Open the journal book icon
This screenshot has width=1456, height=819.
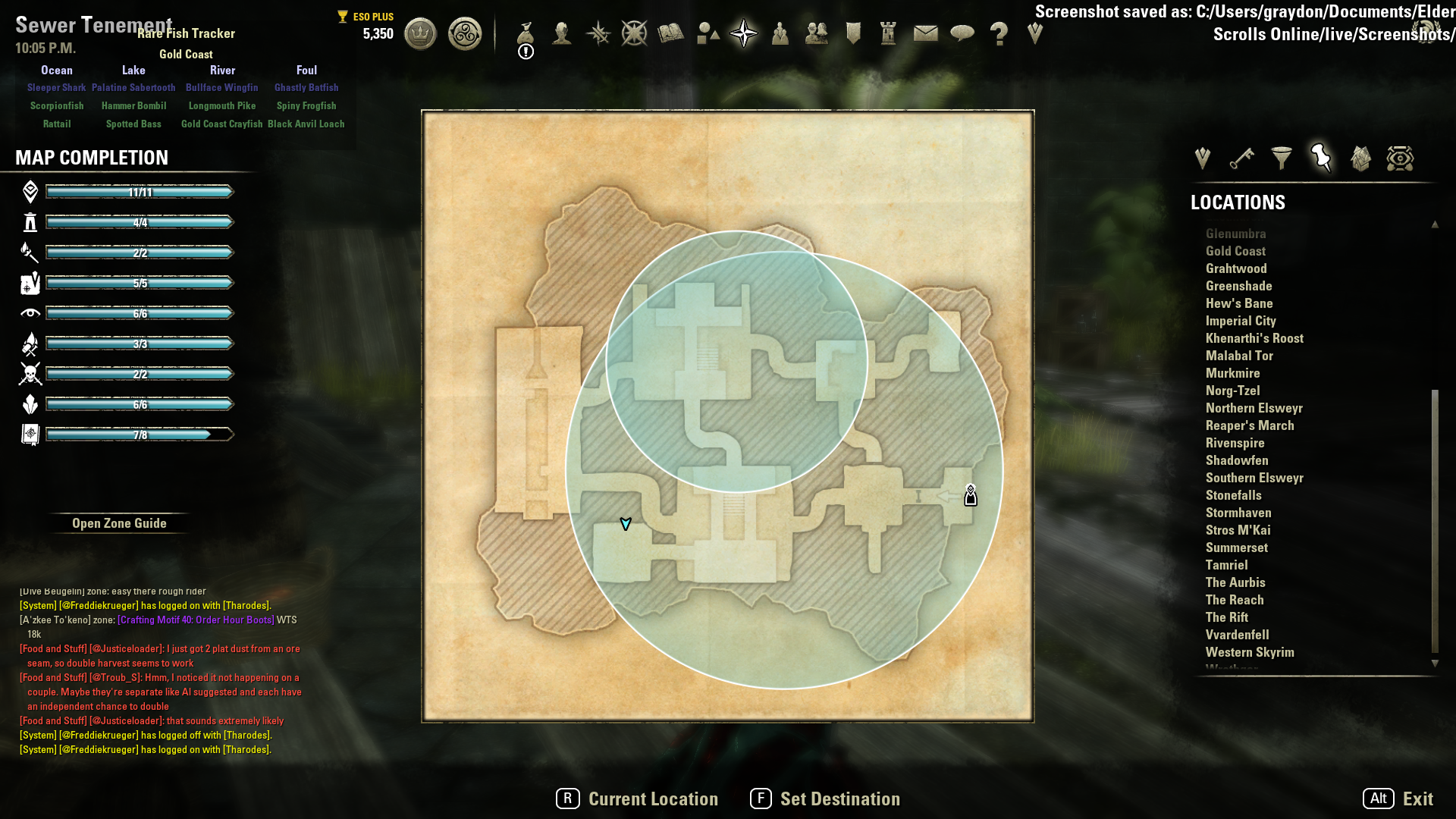click(670, 33)
